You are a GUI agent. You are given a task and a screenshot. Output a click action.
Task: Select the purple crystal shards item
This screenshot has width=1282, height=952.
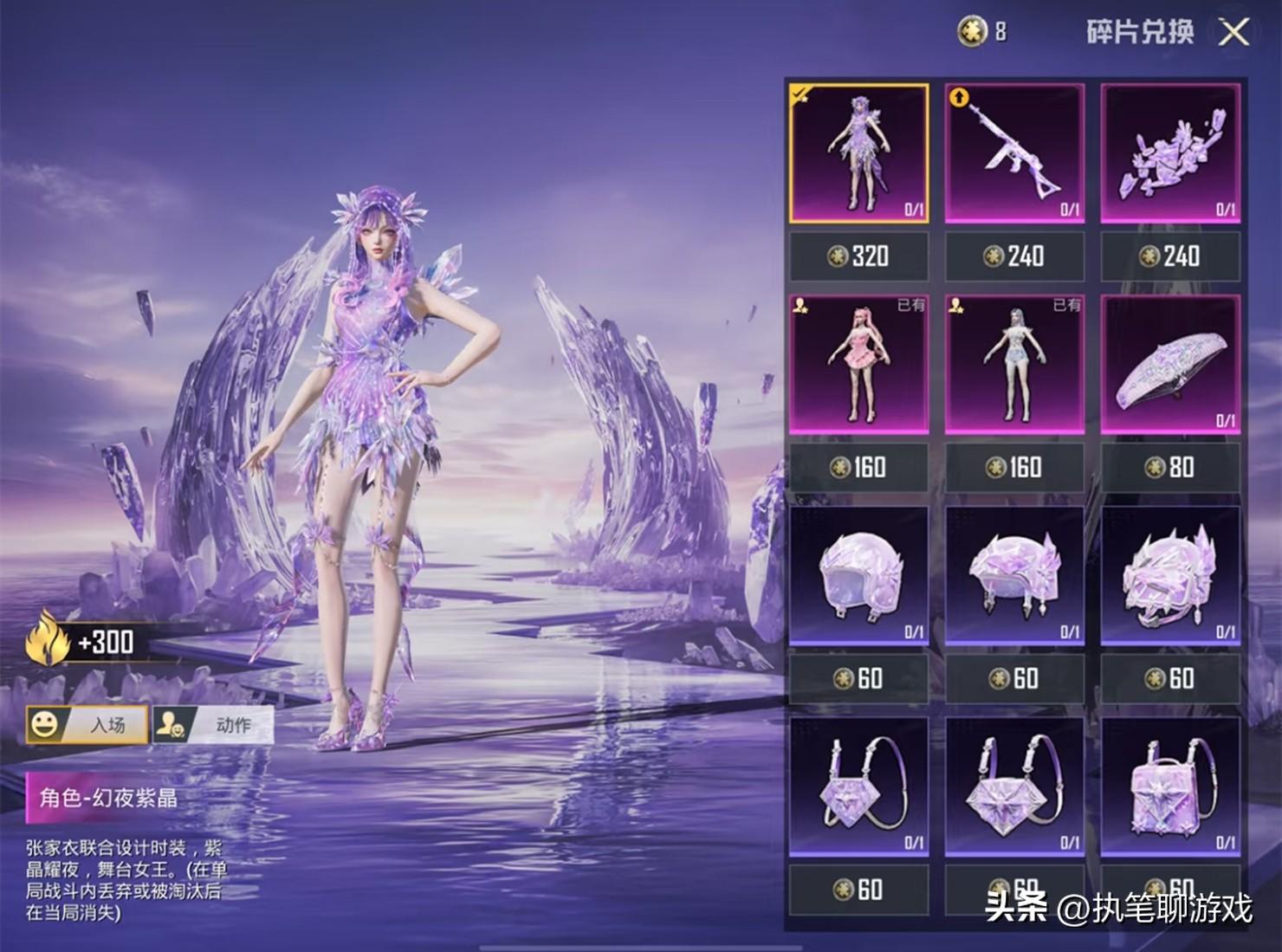point(1170,153)
